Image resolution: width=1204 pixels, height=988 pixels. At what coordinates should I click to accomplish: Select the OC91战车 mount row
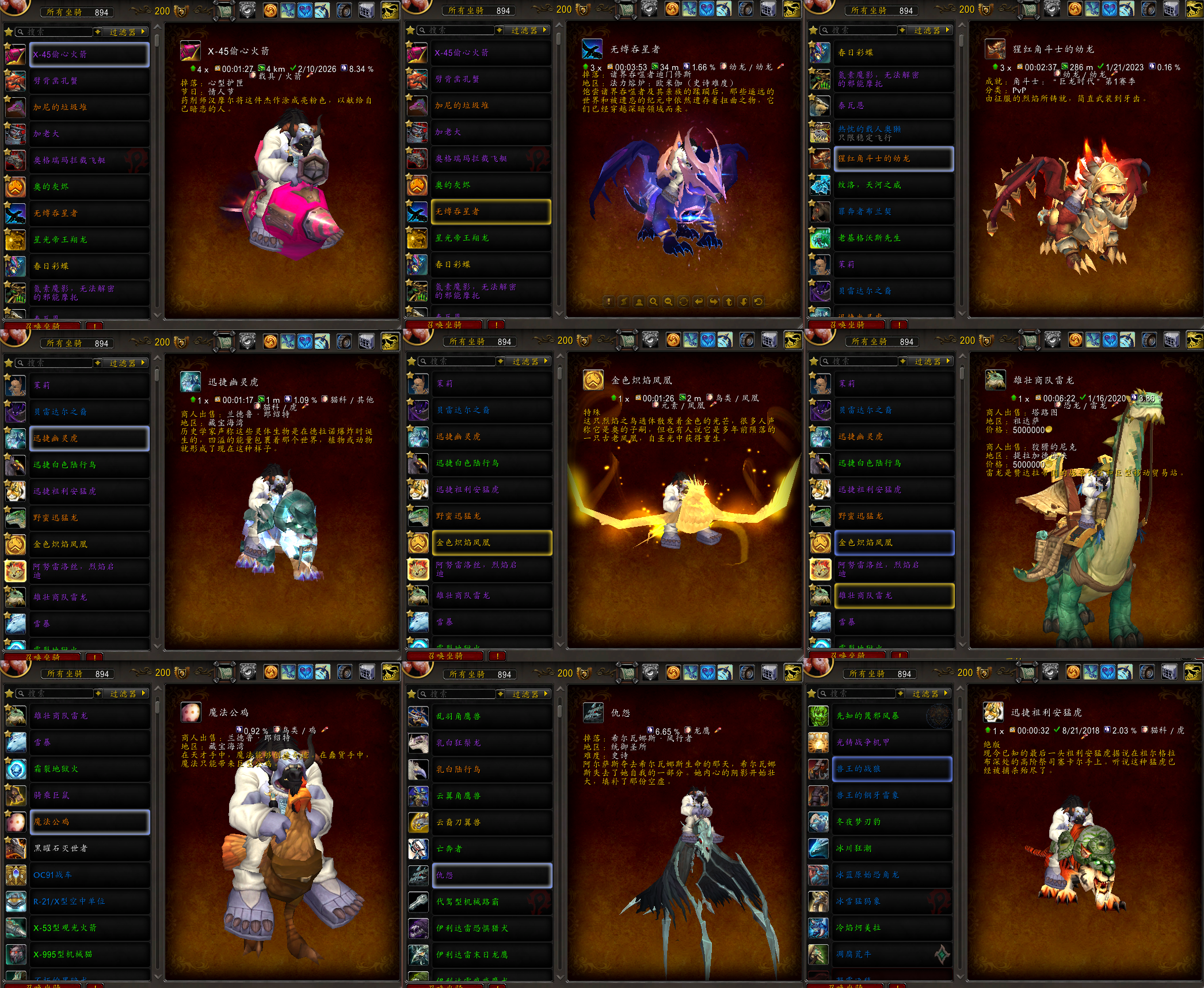(x=89, y=875)
